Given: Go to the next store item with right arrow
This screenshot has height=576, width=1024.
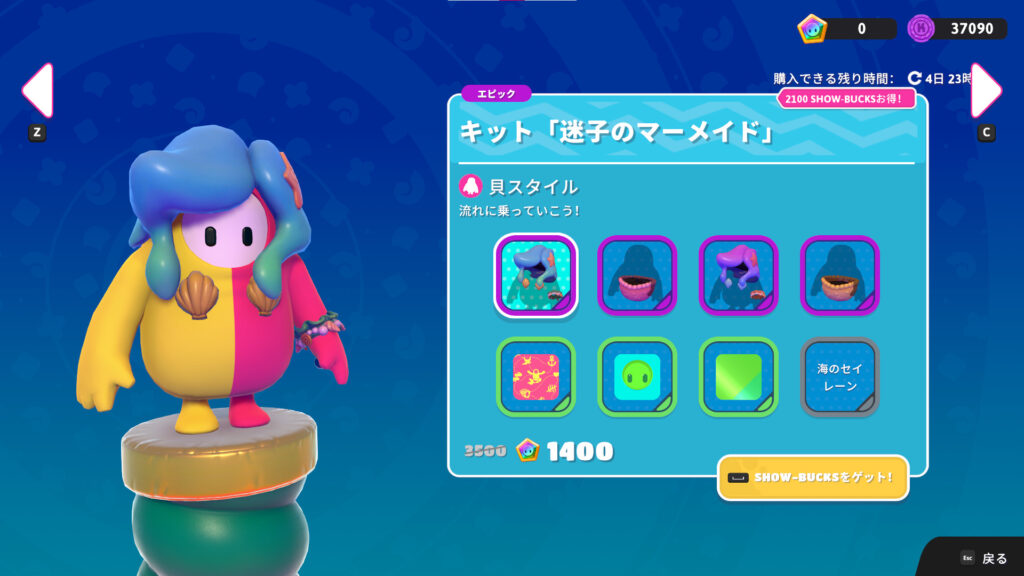Looking at the screenshot, I should point(986,91).
